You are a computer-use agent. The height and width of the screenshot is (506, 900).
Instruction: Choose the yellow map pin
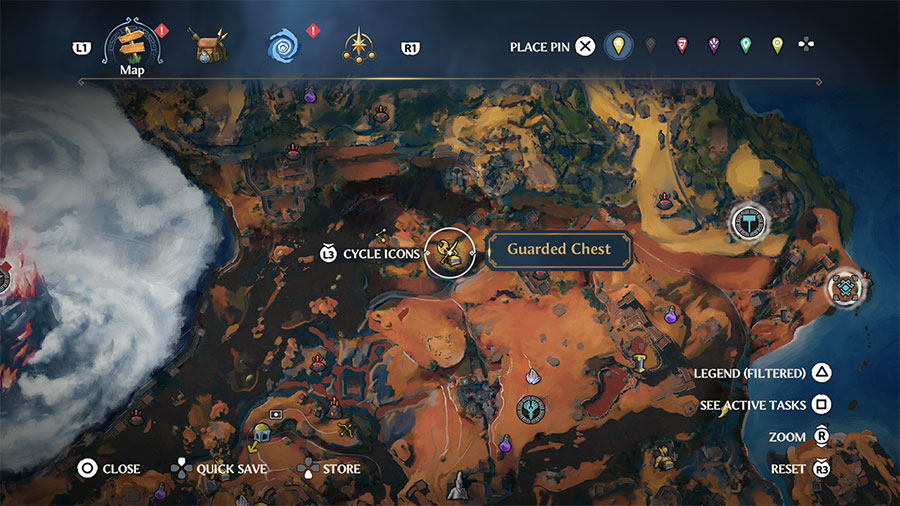pyautogui.click(x=619, y=46)
